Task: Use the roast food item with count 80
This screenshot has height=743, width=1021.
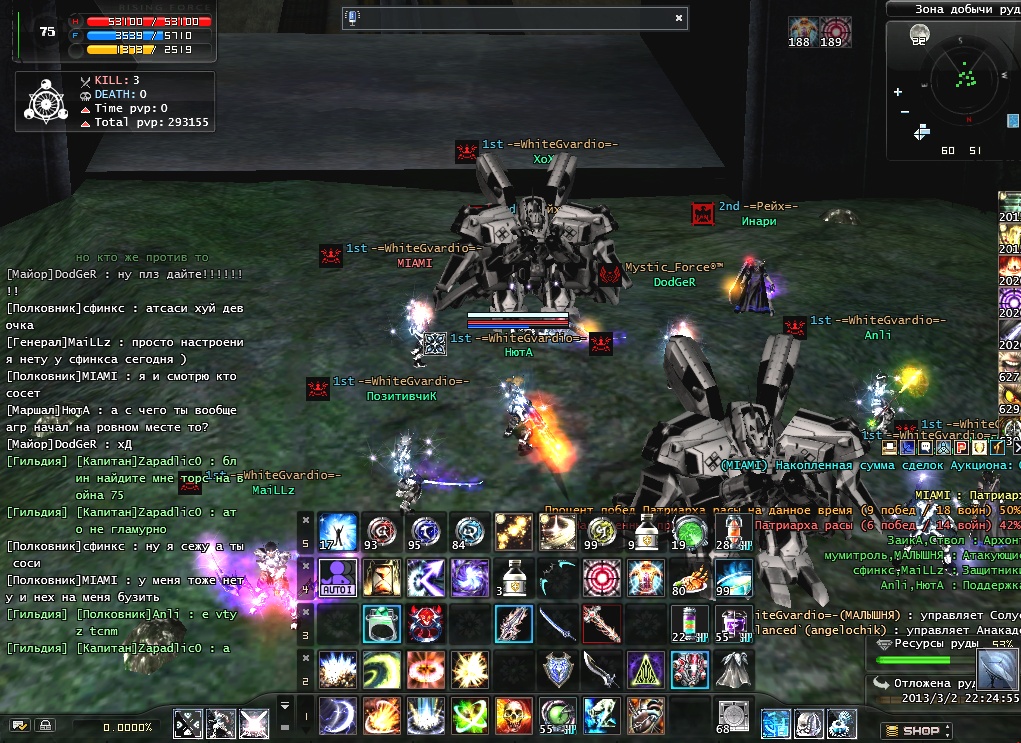Action: [x=689, y=577]
